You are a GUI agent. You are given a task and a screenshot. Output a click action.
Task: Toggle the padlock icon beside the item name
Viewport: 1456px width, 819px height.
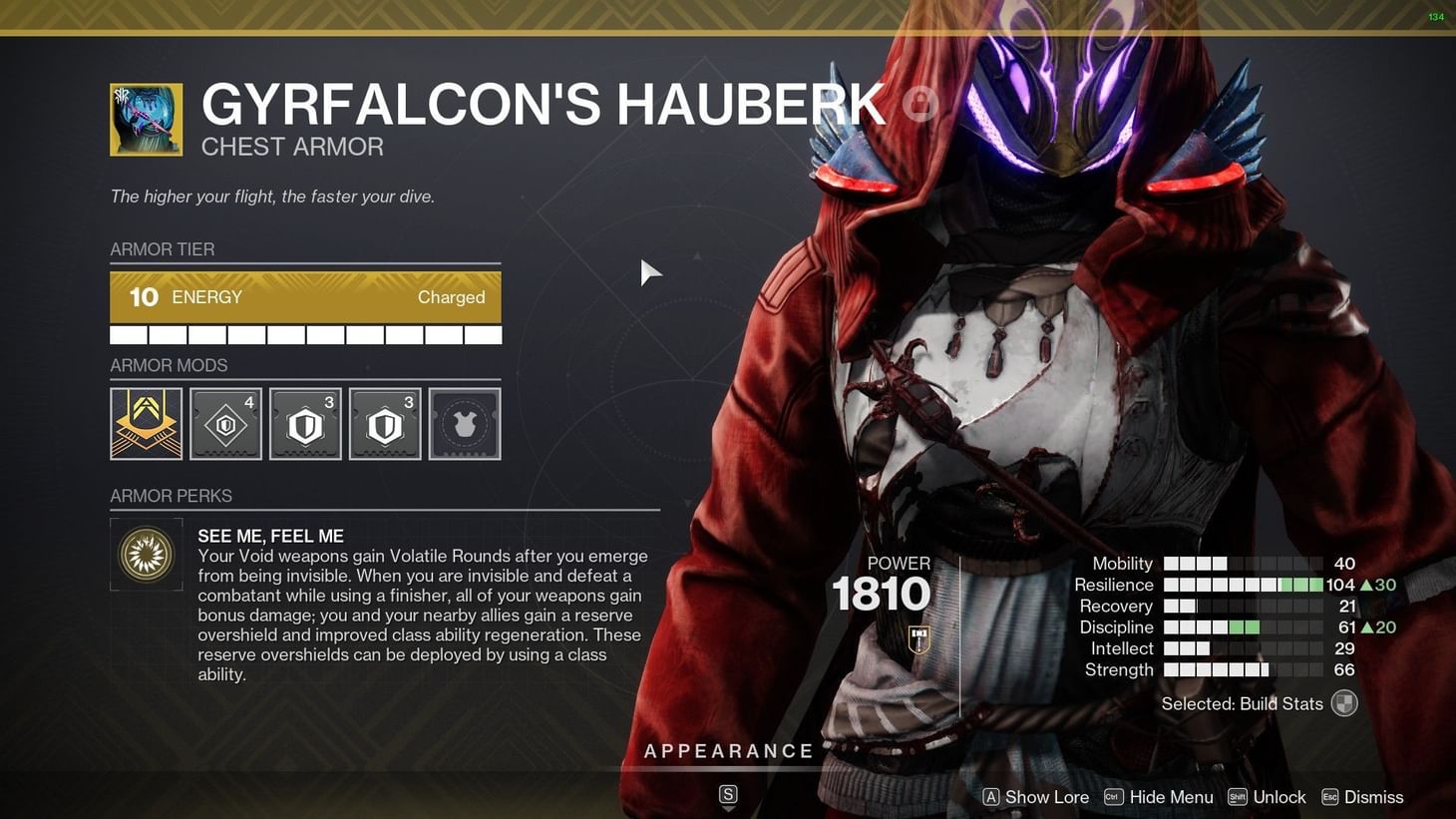tap(919, 103)
